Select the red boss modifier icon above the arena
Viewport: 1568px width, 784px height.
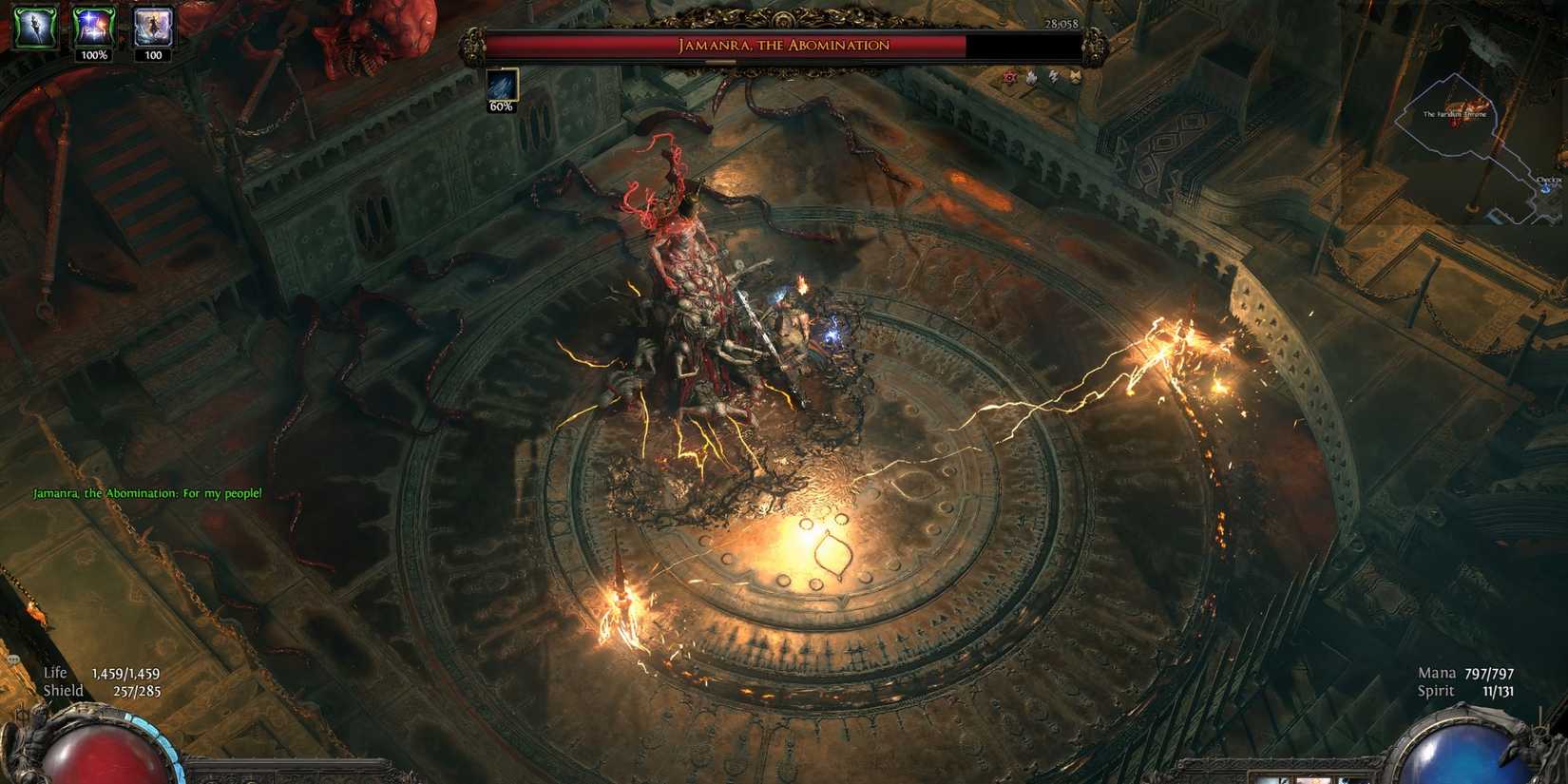[1009, 78]
